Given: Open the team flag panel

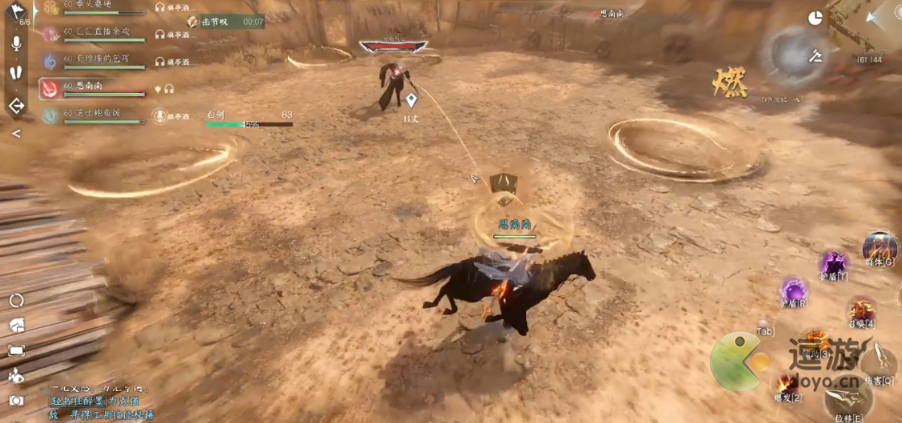Looking at the screenshot, I should tap(17, 12).
